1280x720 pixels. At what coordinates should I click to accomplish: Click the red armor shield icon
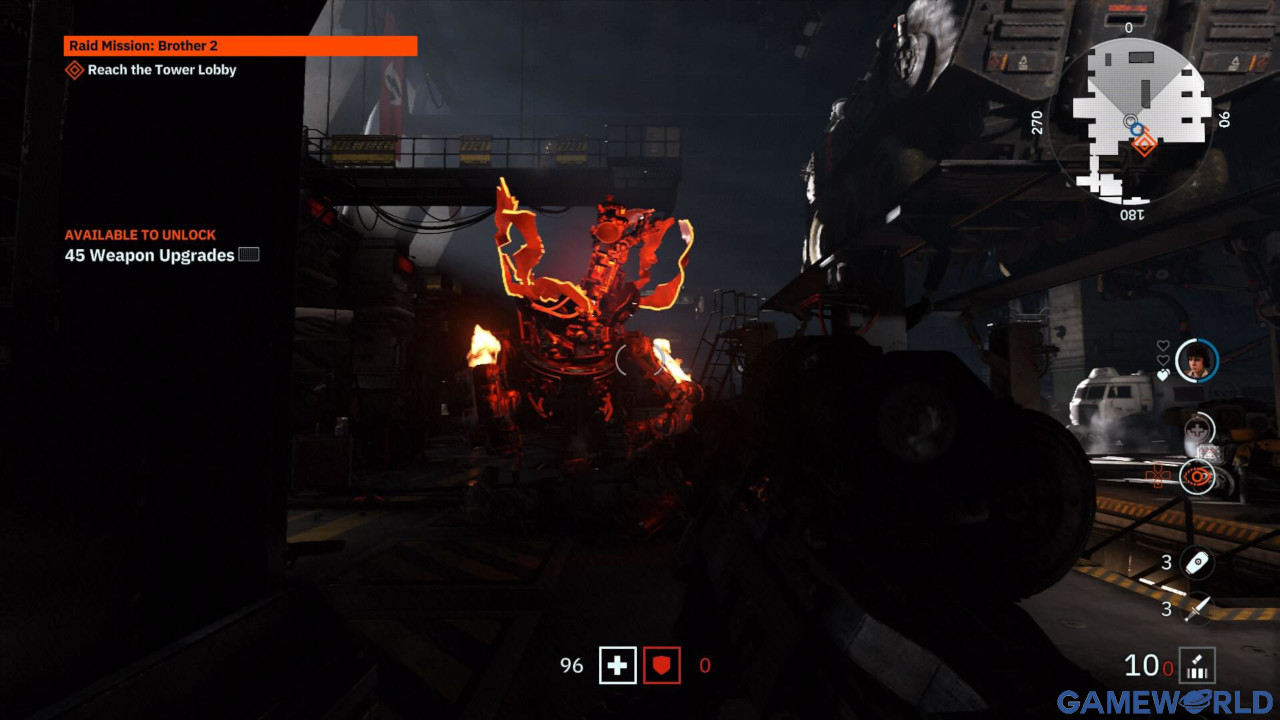[662, 665]
